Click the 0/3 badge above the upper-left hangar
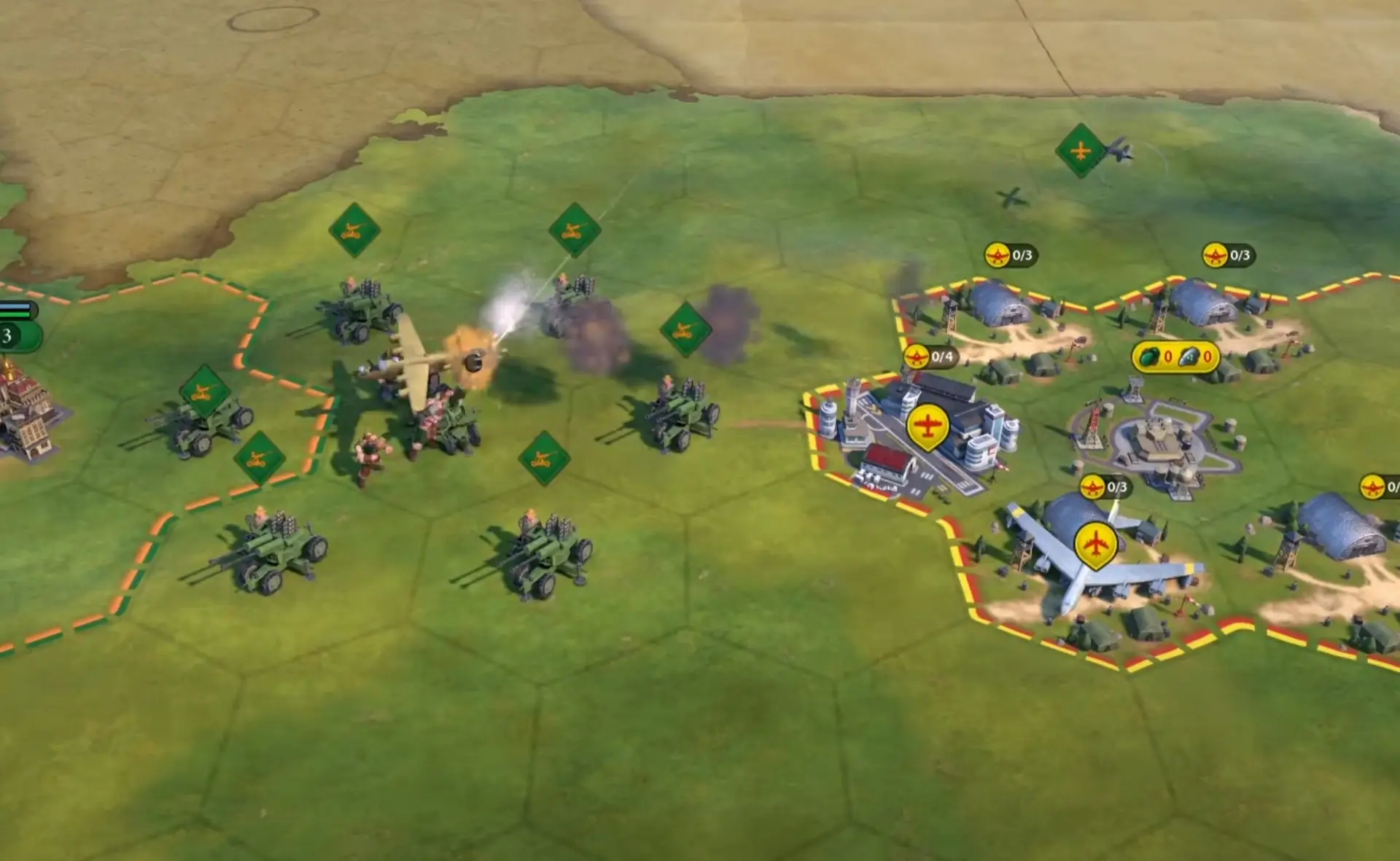The image size is (1400, 861). [1011, 255]
